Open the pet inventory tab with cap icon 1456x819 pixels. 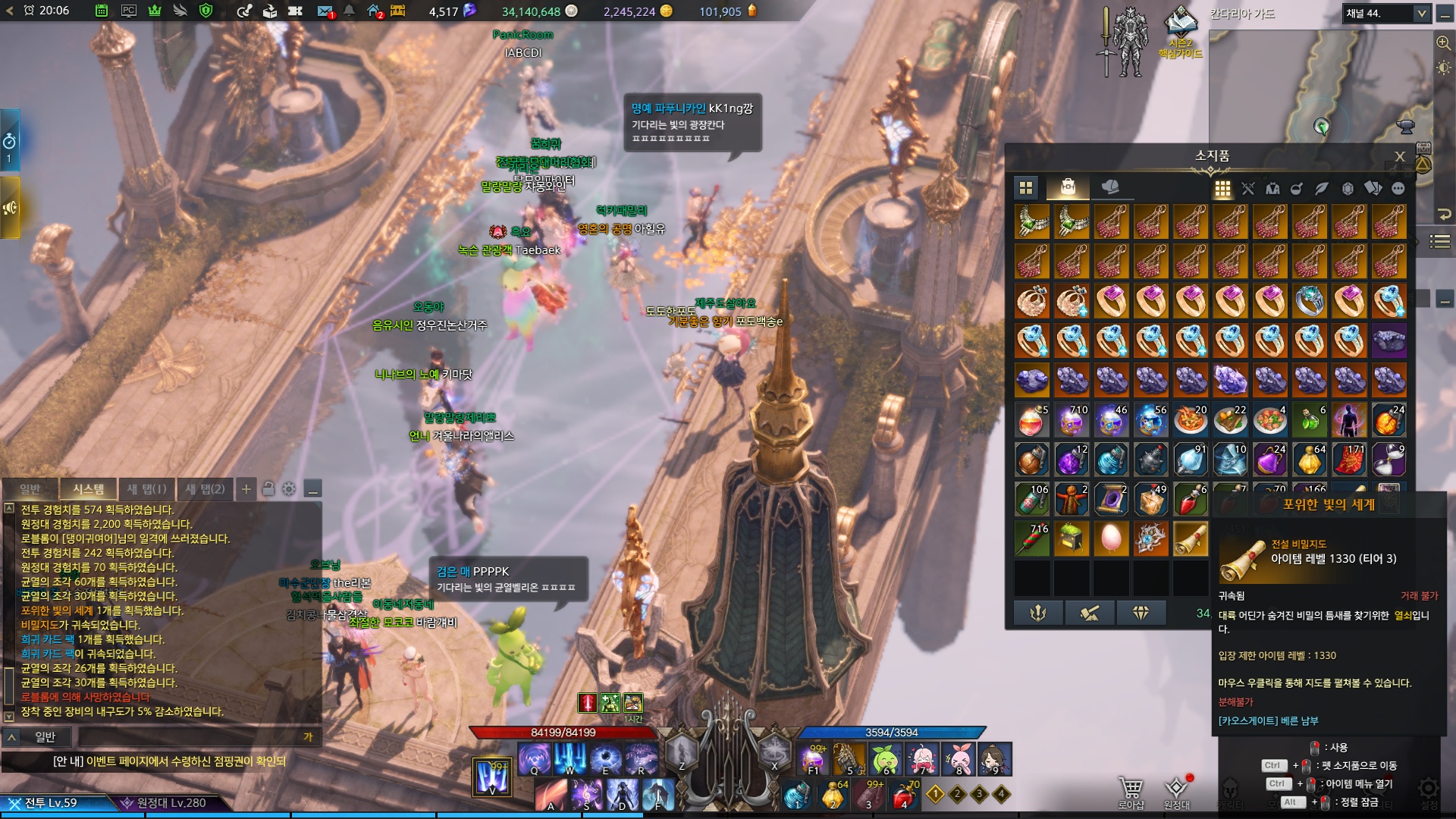pyautogui.click(x=1110, y=187)
